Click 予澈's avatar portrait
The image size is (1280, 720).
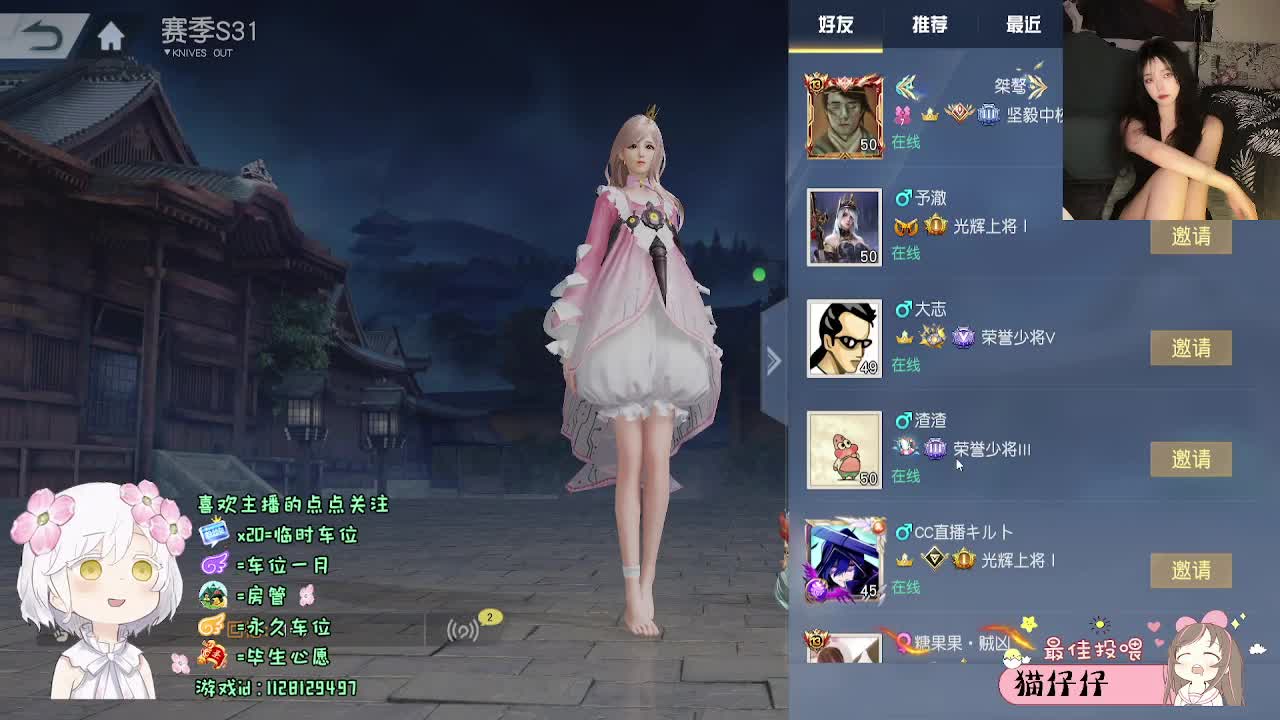[x=843, y=228]
